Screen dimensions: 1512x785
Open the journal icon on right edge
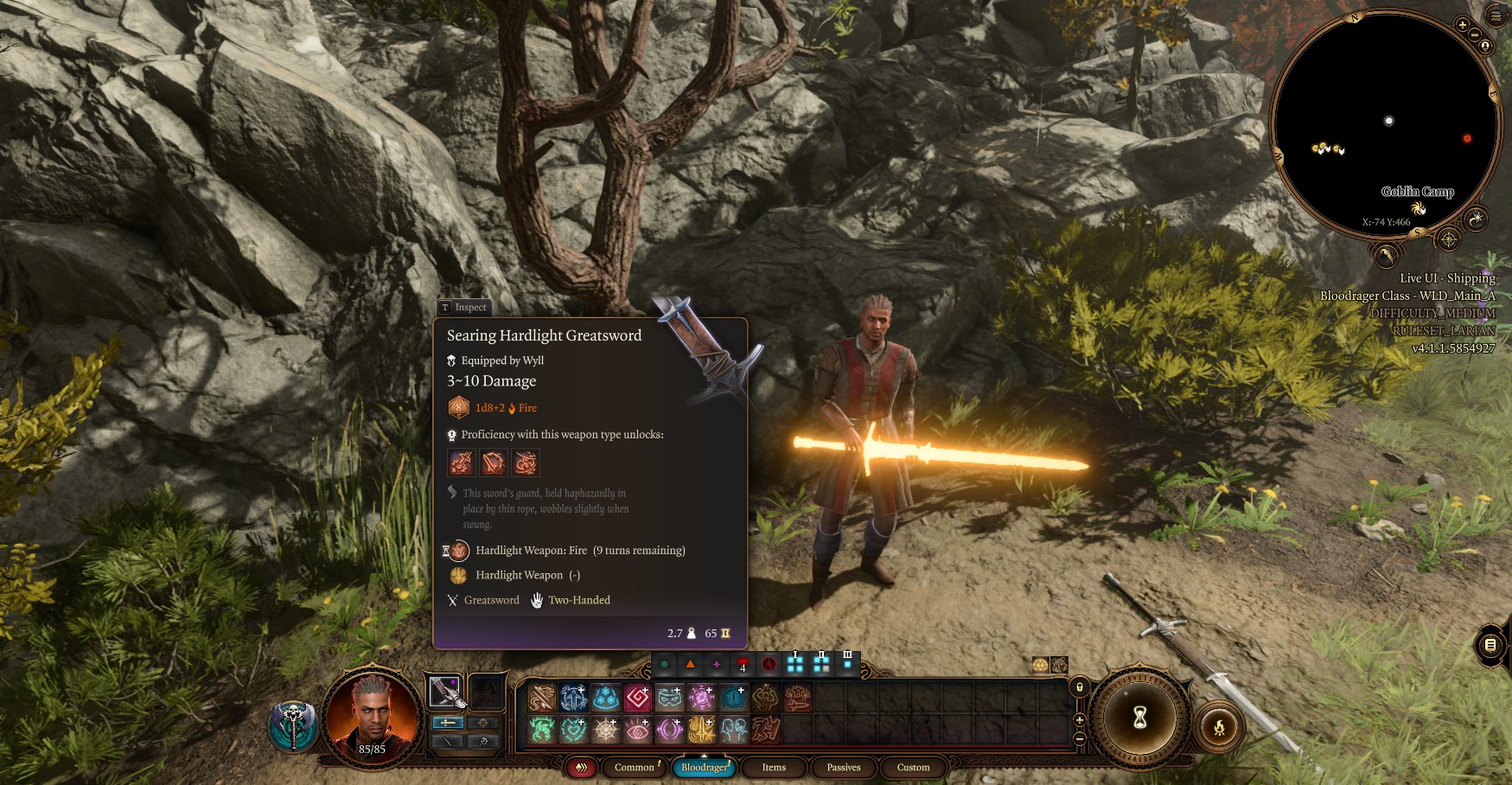1490,645
